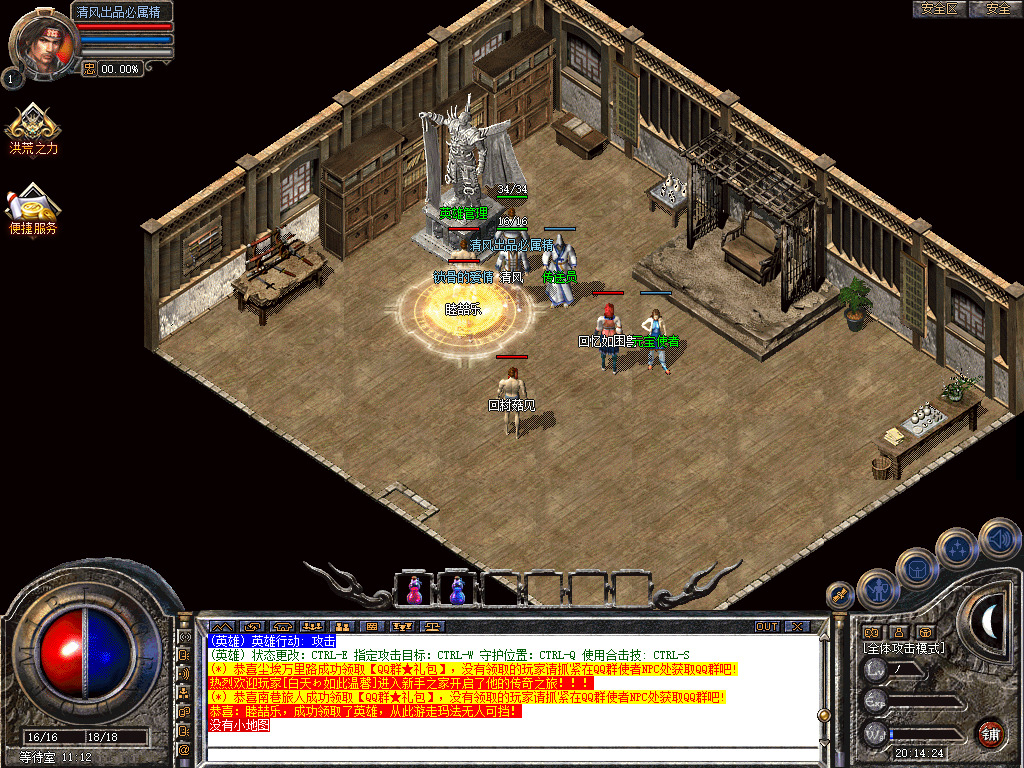Open the character status round button
The height and width of the screenshot is (768, 1024).
pyautogui.click(x=876, y=589)
